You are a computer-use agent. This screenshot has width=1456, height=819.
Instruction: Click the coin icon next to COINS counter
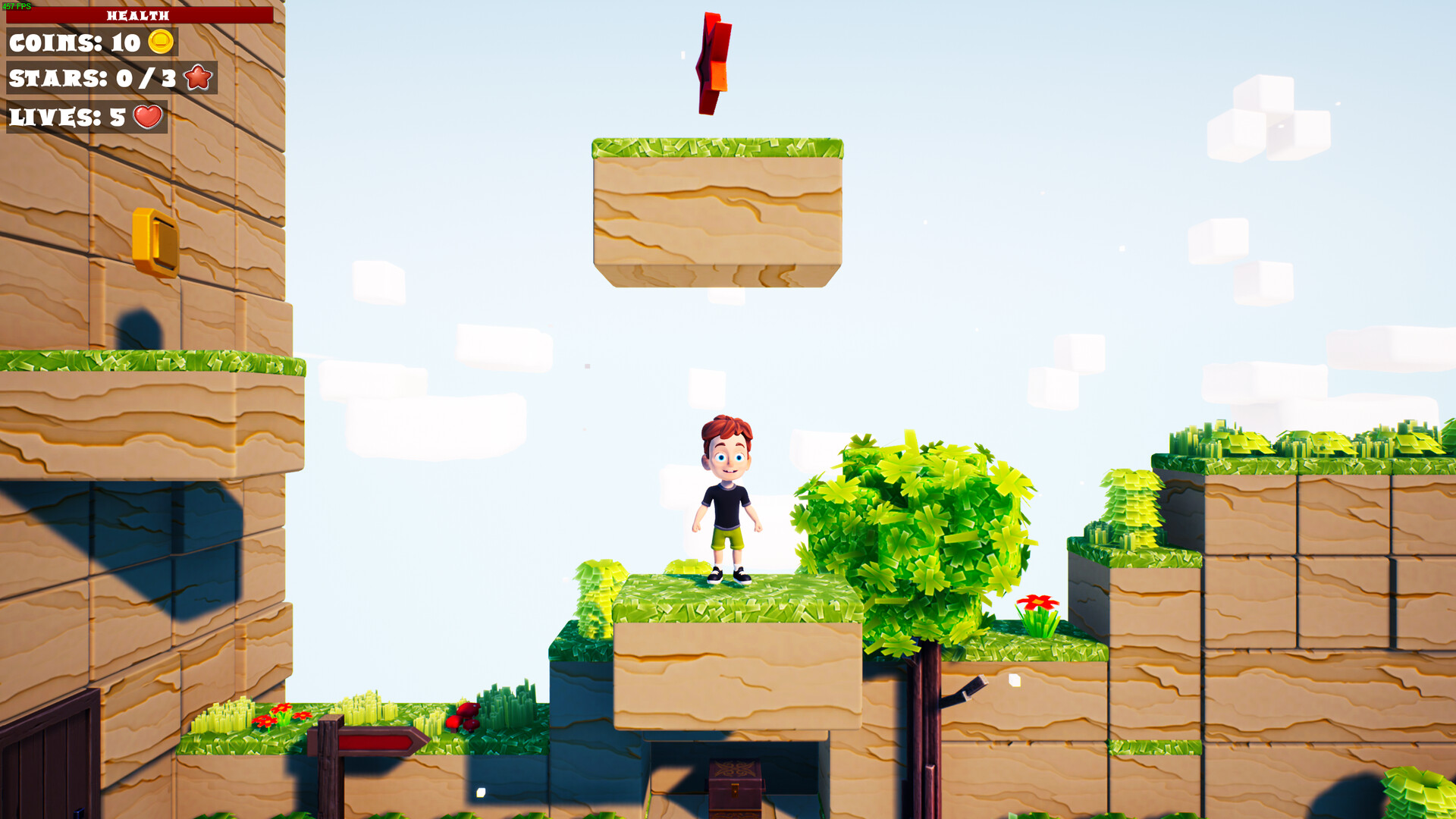[x=162, y=43]
